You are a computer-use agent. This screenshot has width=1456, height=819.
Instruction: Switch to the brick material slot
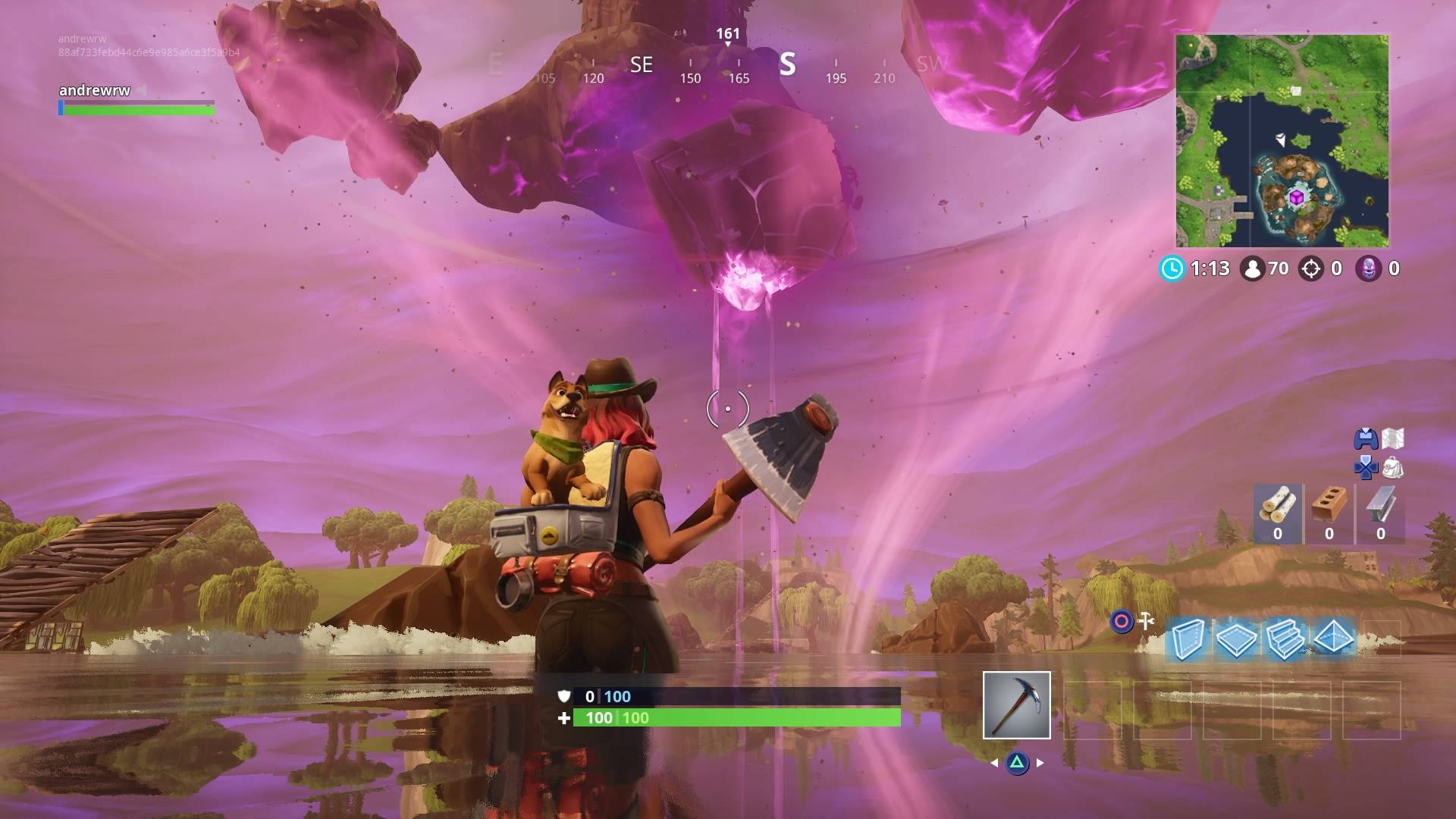click(x=1329, y=513)
